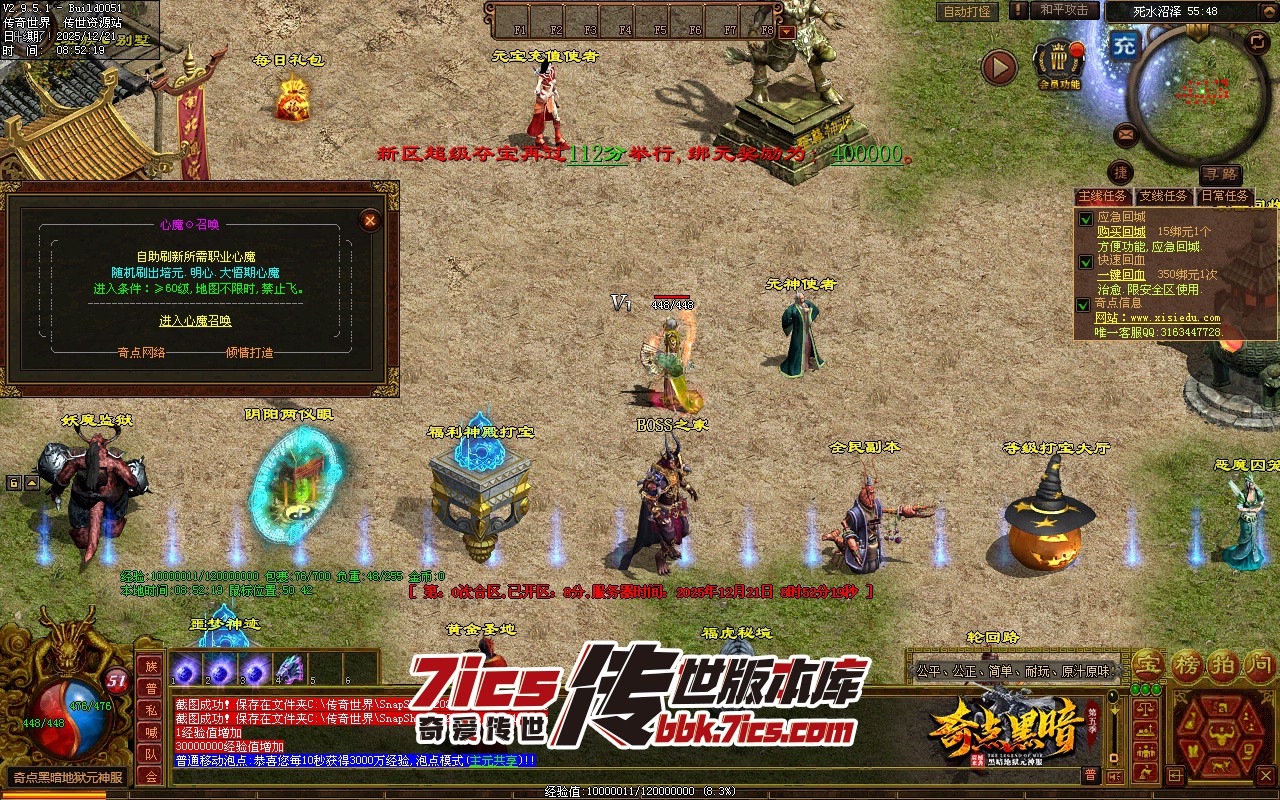
Task: Change the 和平攻击 attack mode
Action: [x=1064, y=10]
